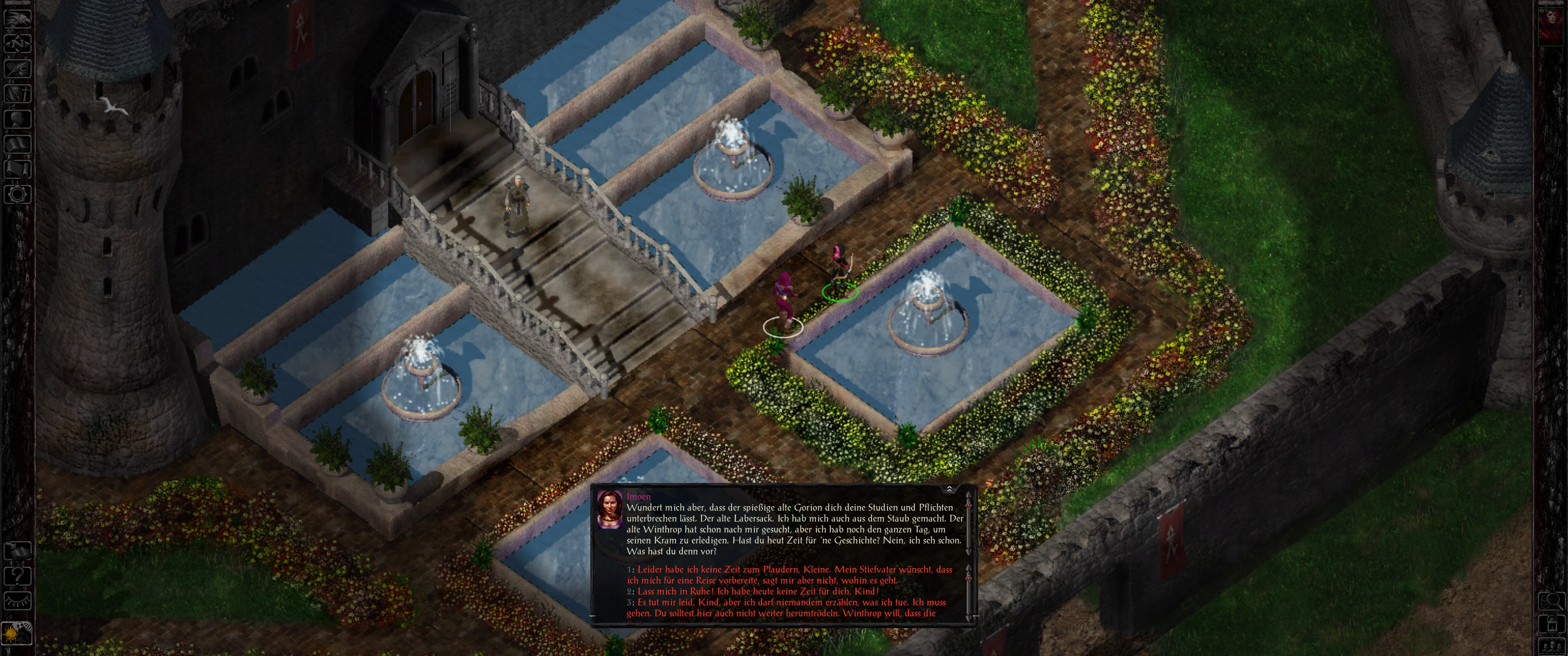Click the magnifying glass zoom button

[1552, 601]
